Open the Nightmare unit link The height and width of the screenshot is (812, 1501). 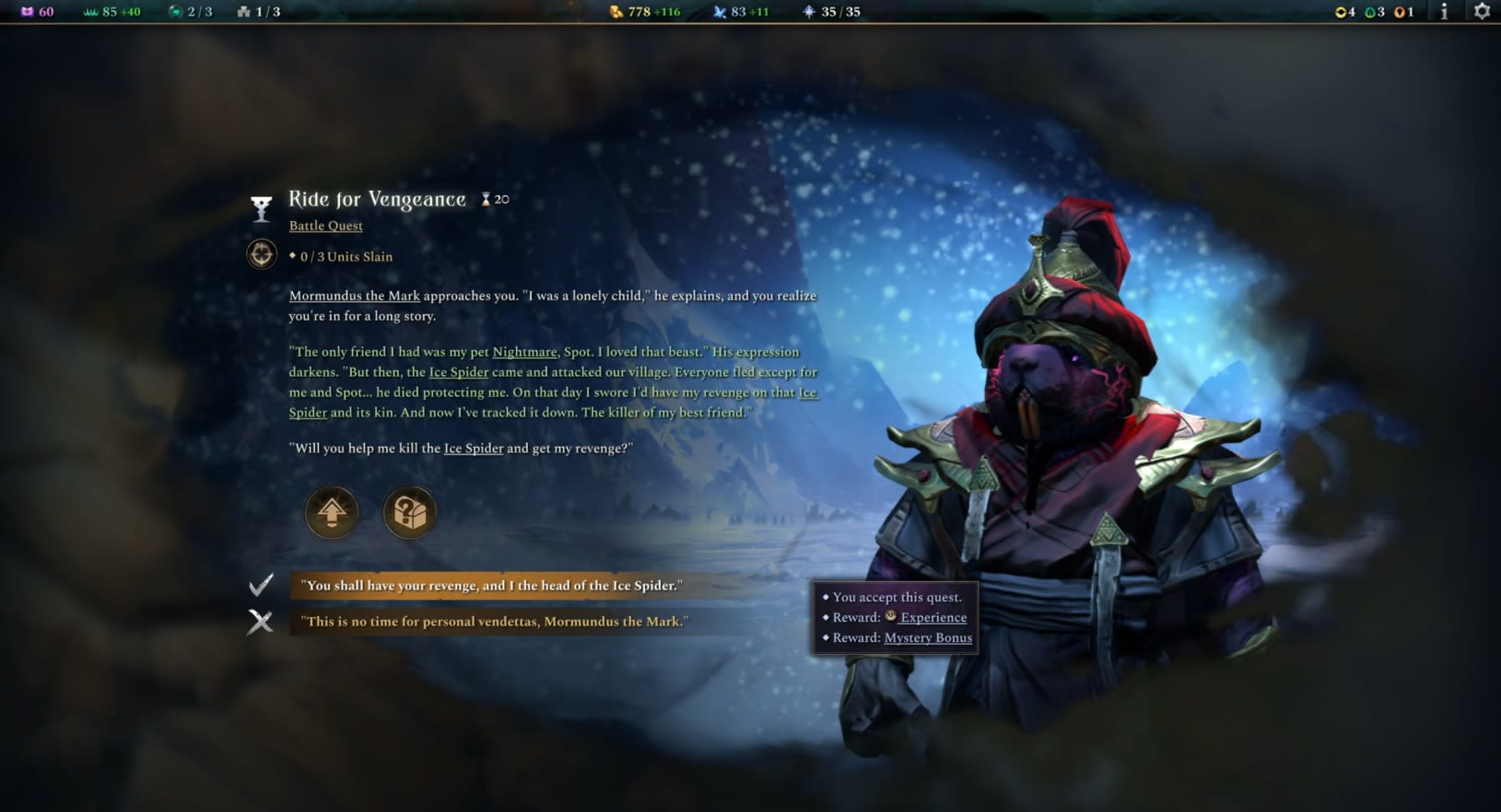(x=524, y=352)
